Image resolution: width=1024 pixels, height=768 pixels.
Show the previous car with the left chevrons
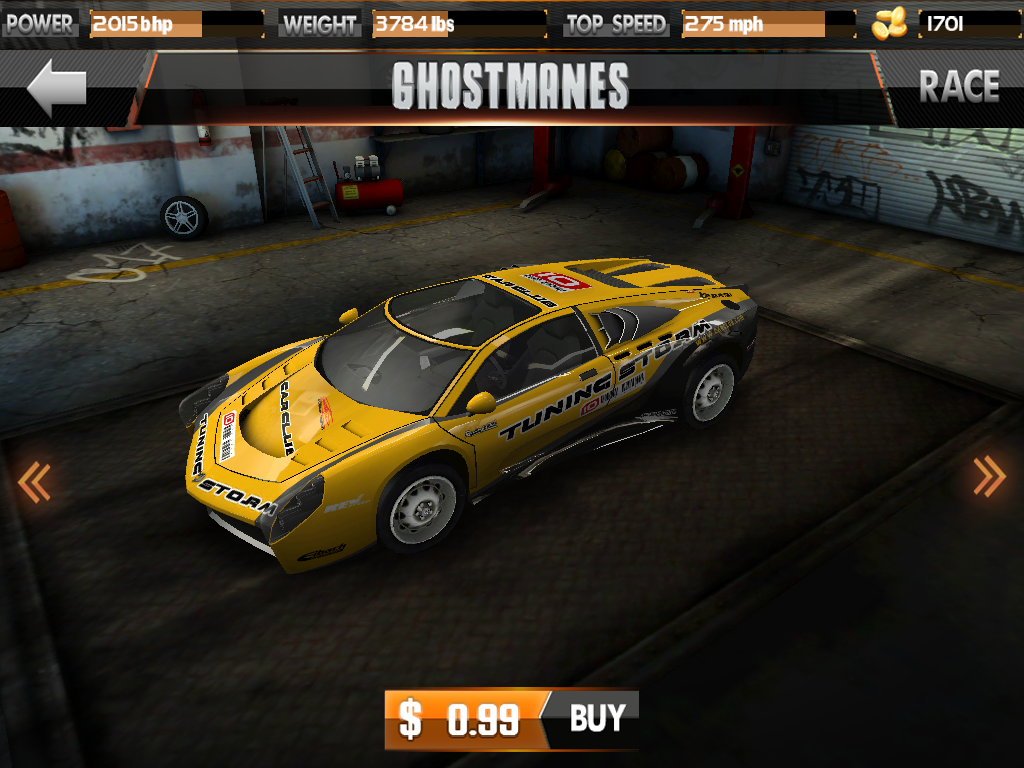pyautogui.click(x=33, y=483)
